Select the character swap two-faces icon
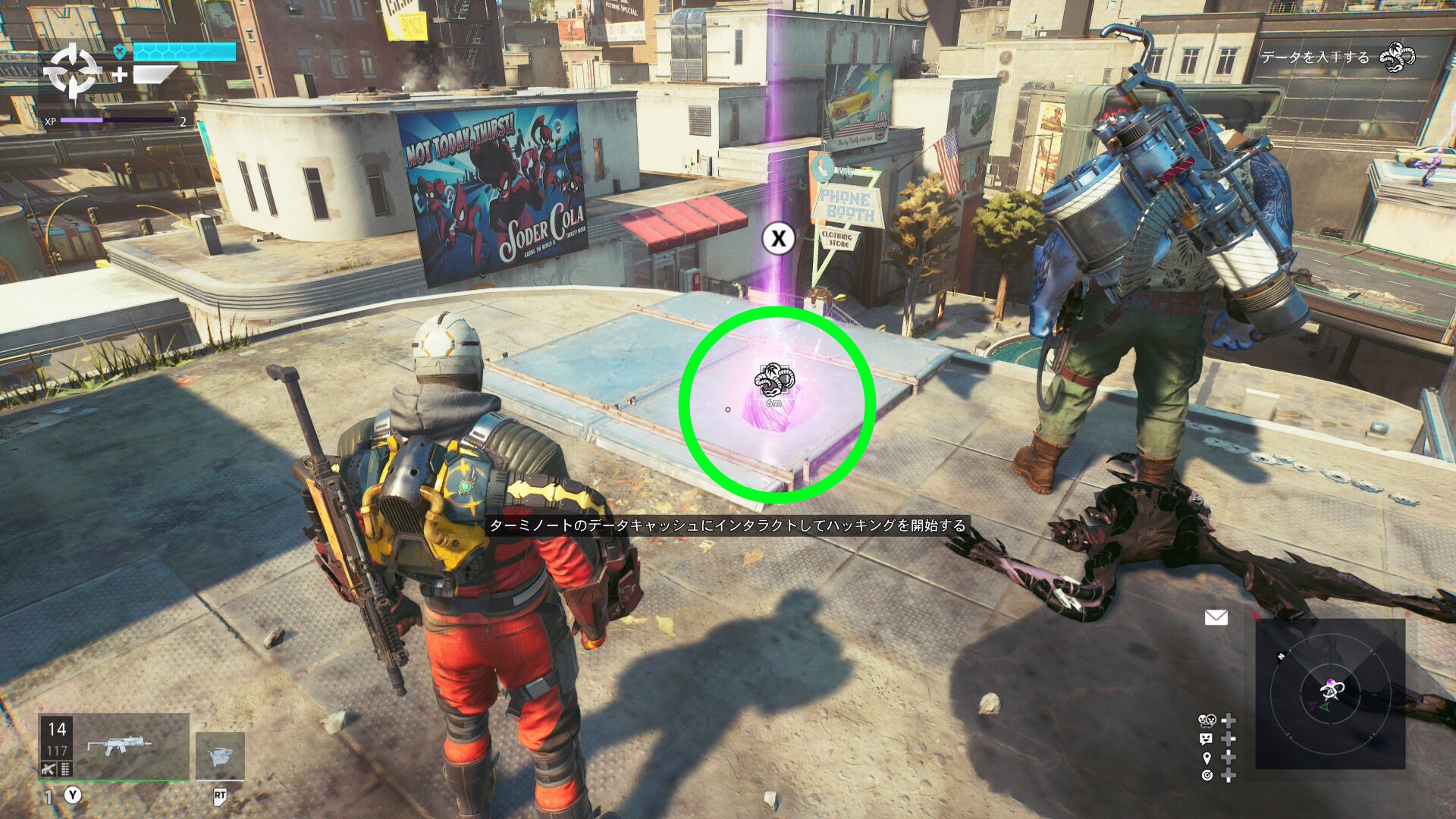Image resolution: width=1456 pixels, height=819 pixels. pos(1206,720)
